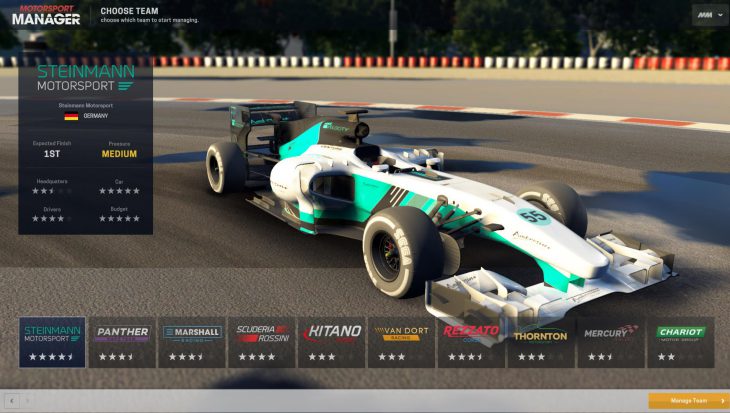Select the Mercury team tile

click(611, 342)
